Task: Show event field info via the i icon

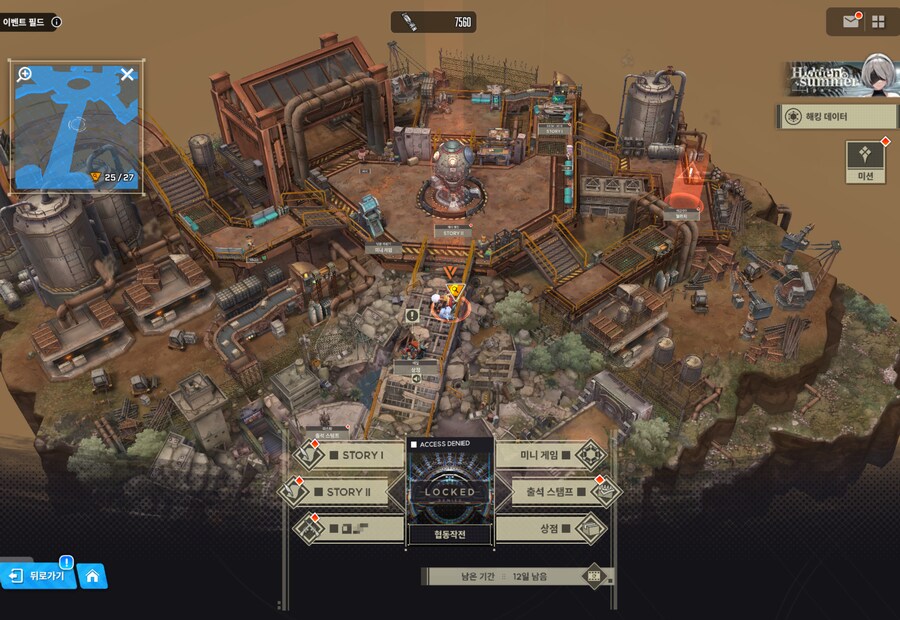Action: coord(56,21)
